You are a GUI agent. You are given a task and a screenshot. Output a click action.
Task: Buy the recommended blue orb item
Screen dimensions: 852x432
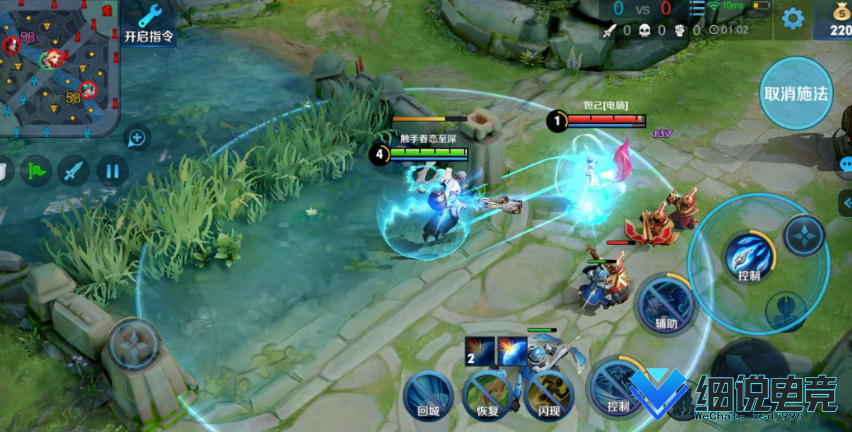click(x=512, y=350)
